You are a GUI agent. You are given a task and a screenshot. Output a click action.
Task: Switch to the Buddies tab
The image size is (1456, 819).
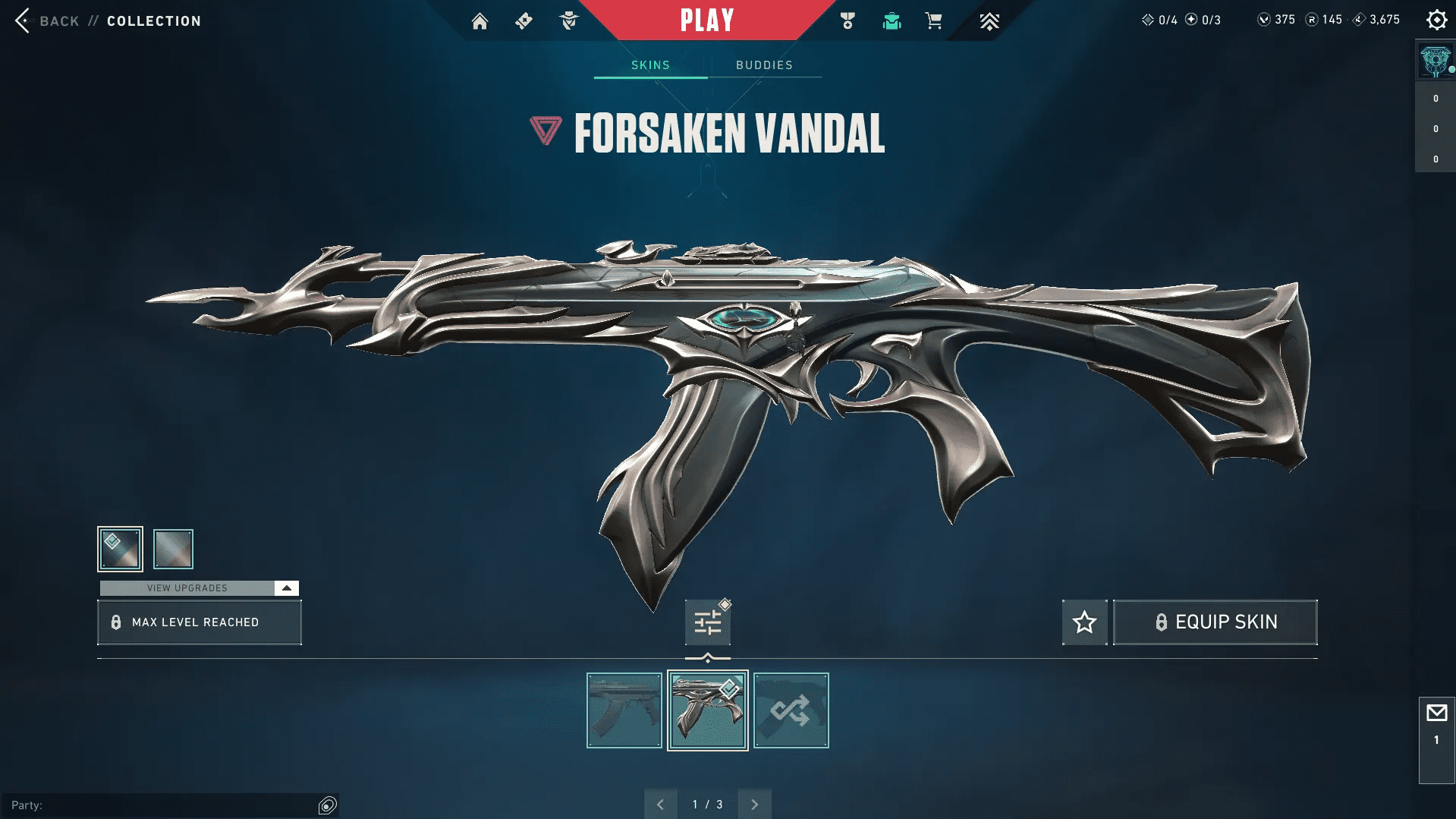pos(764,65)
